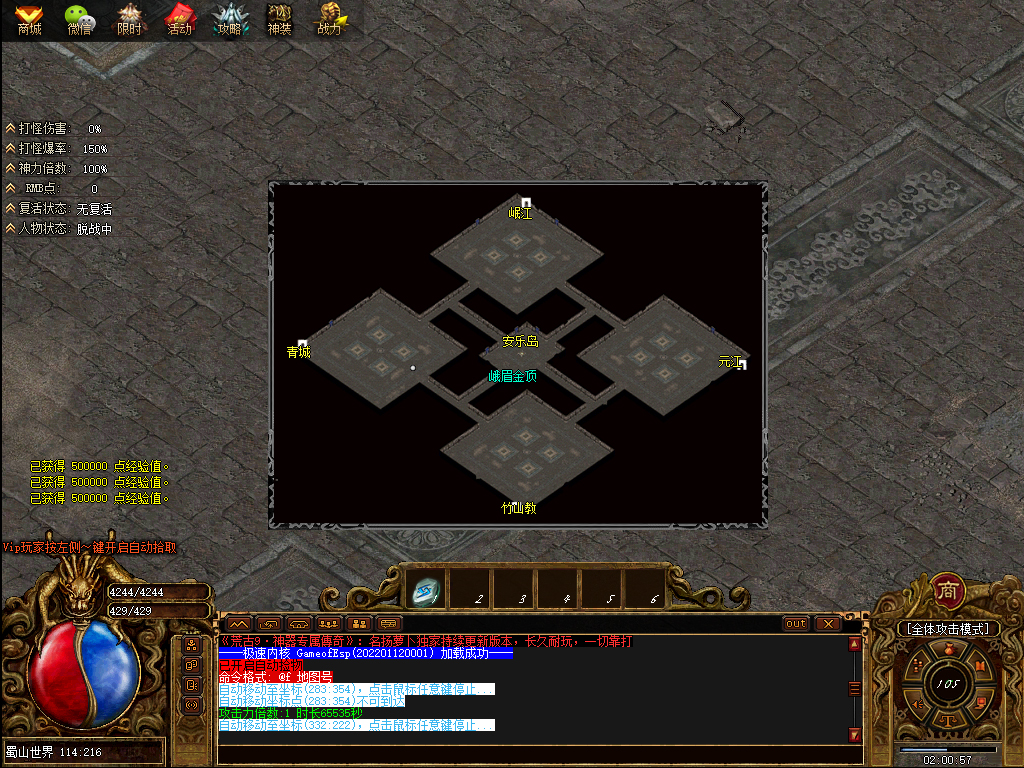Open the 战力 combat power panel
The height and width of the screenshot is (768, 1024).
[330, 18]
